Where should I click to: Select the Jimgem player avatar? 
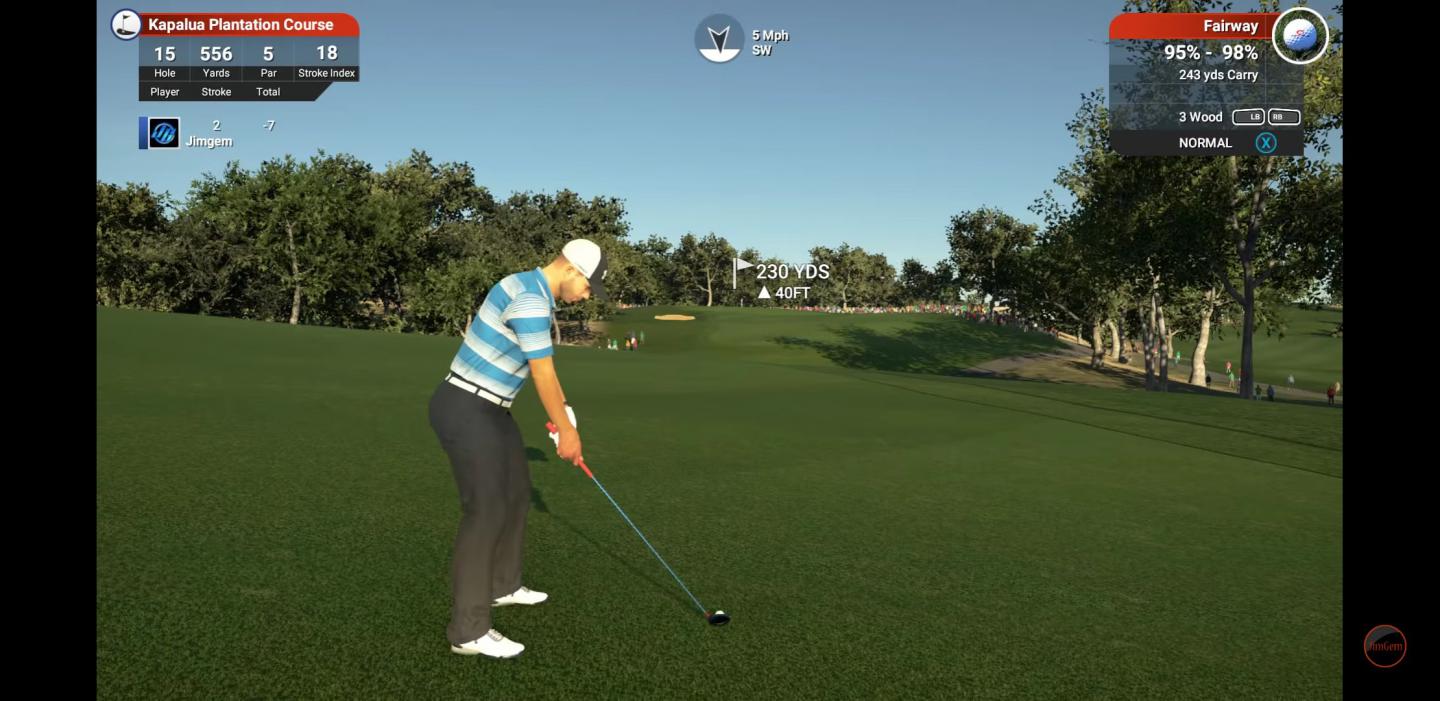164,133
